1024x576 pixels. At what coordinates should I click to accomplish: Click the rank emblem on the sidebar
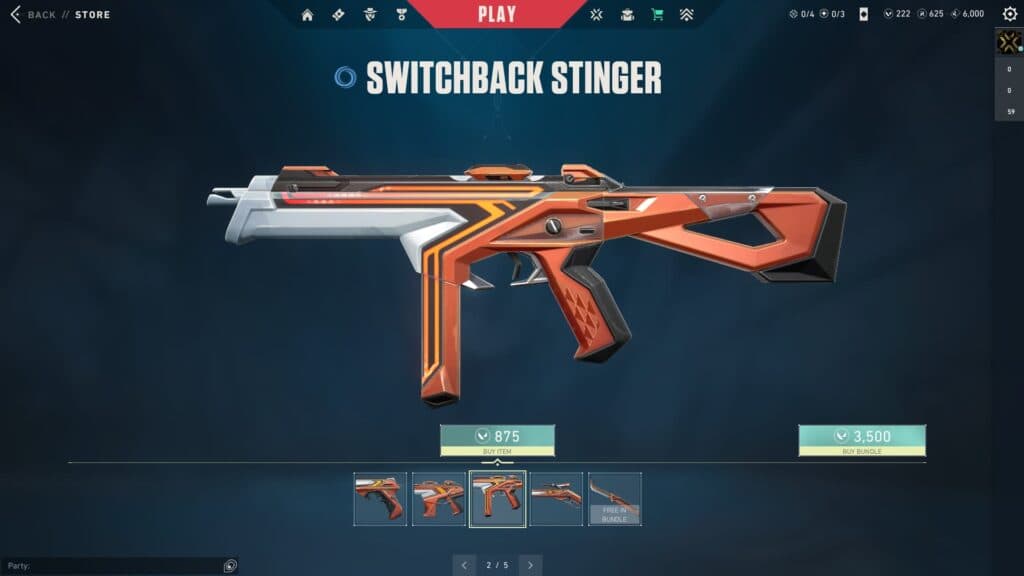pyautogui.click(x=1009, y=42)
